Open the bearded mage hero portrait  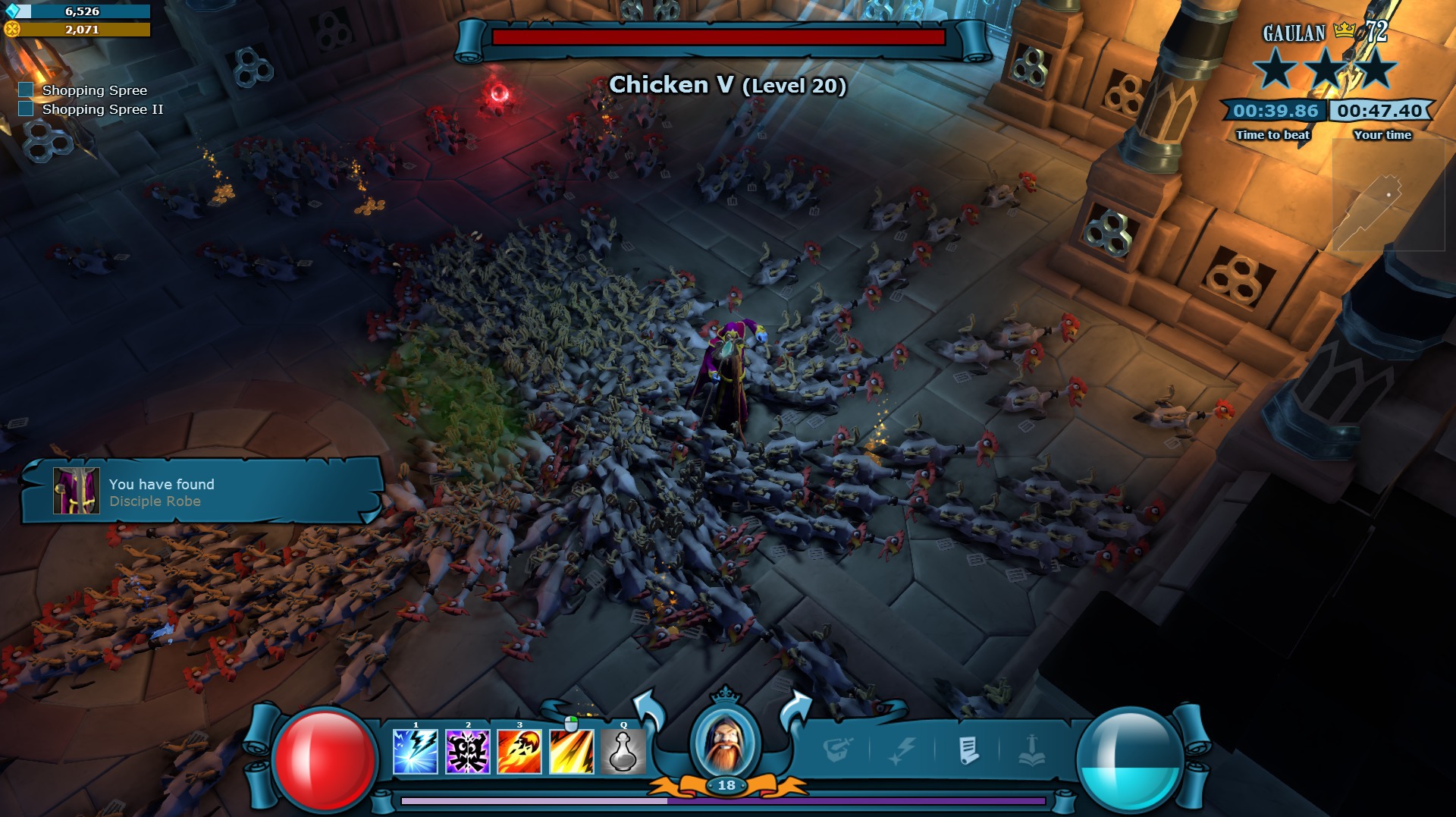[x=726, y=741]
